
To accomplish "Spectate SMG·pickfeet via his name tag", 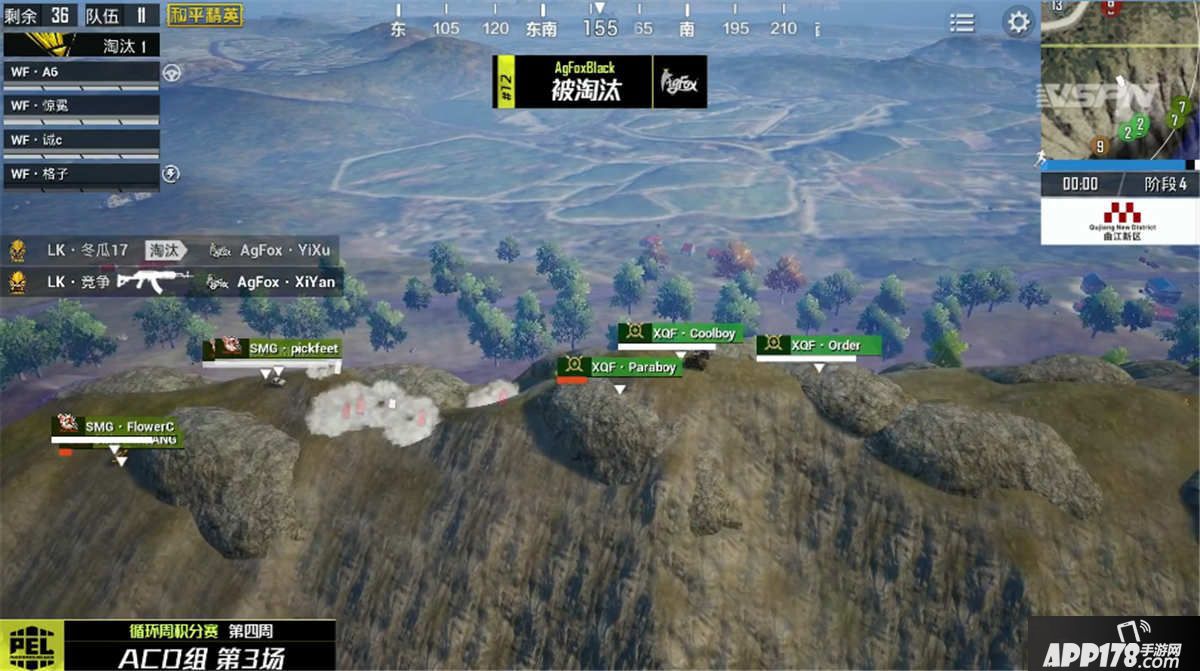I will pos(272,349).
